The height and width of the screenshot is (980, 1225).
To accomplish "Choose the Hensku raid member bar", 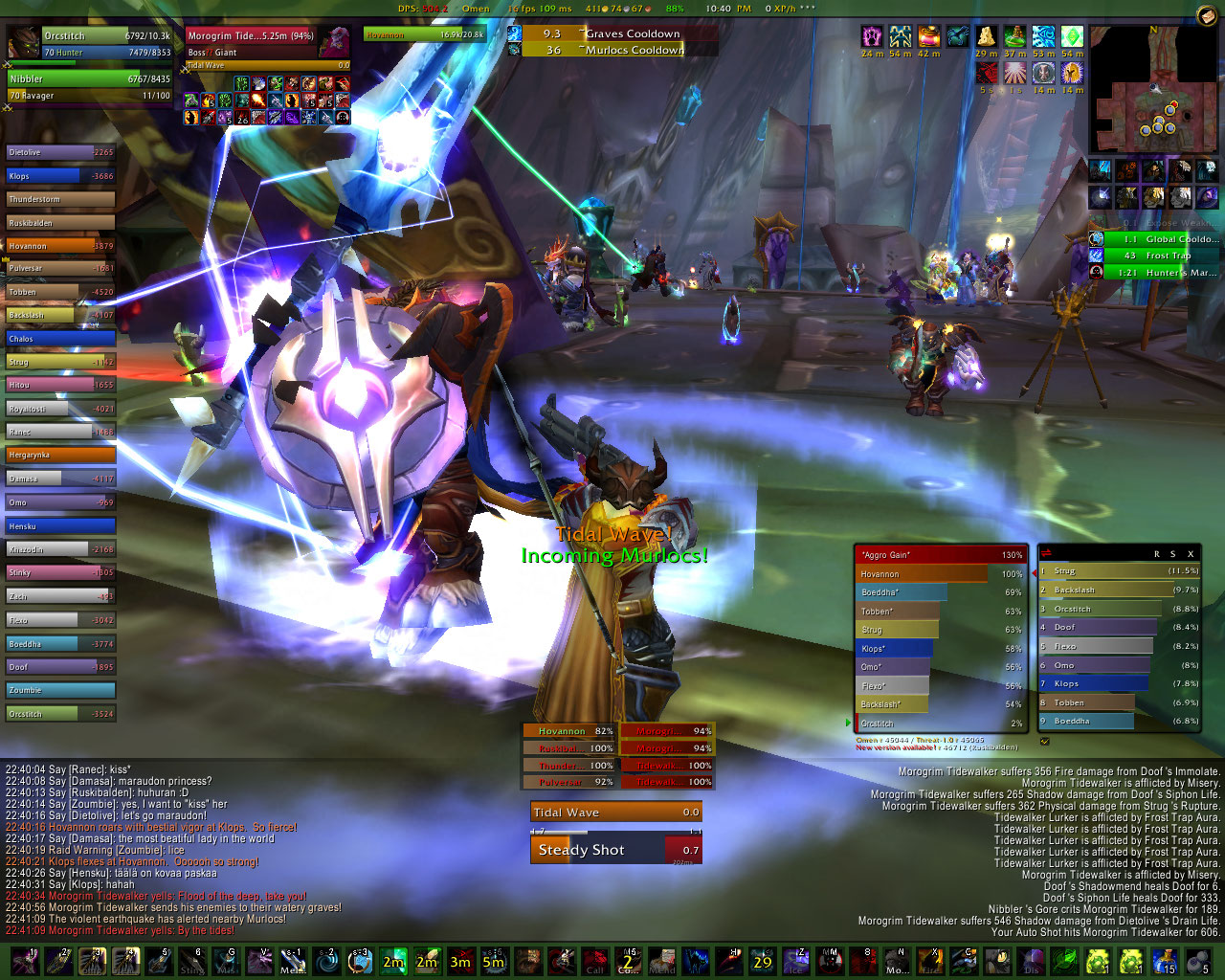I will [60, 526].
